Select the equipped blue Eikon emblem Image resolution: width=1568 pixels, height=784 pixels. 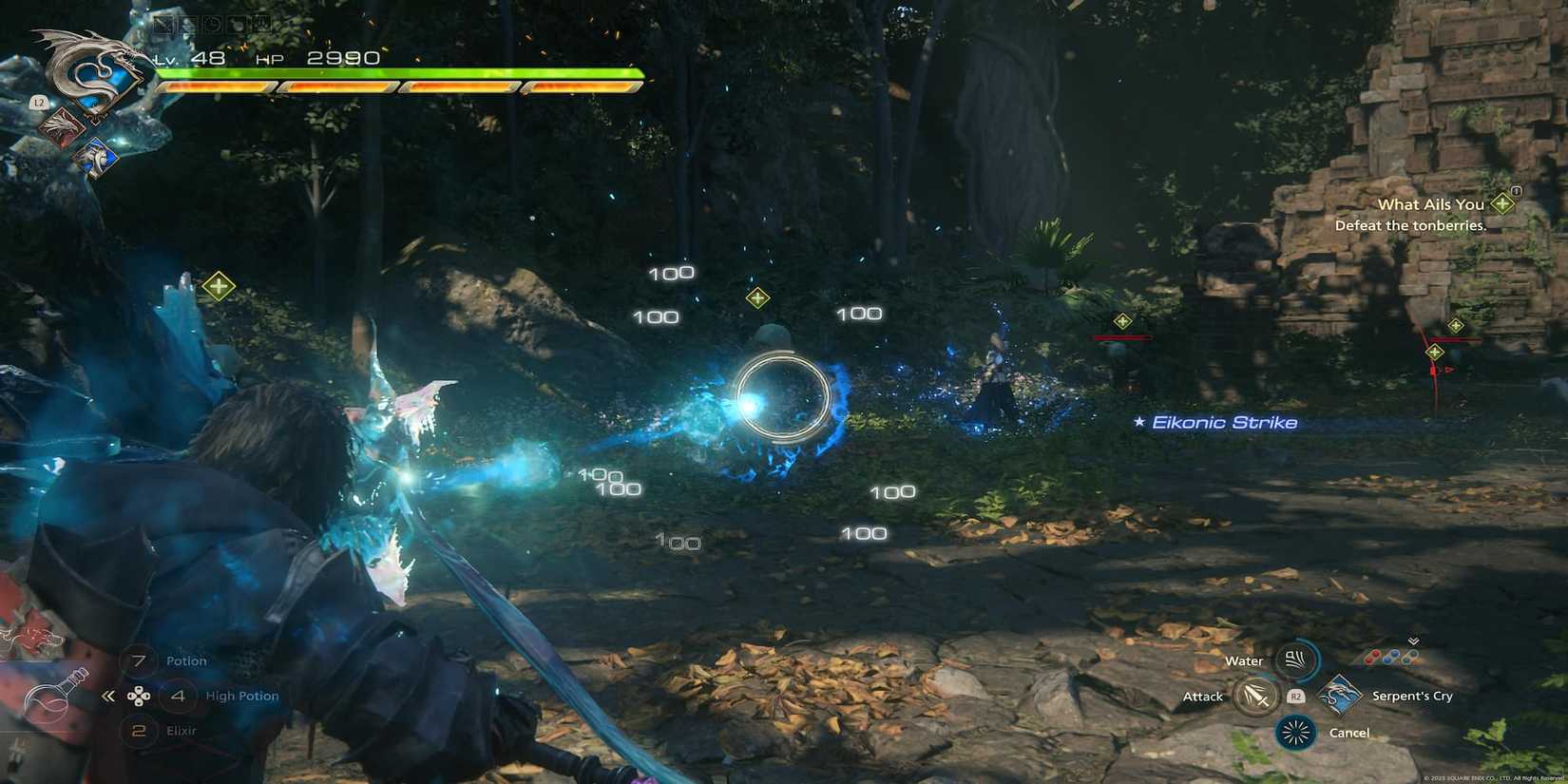pos(99,157)
